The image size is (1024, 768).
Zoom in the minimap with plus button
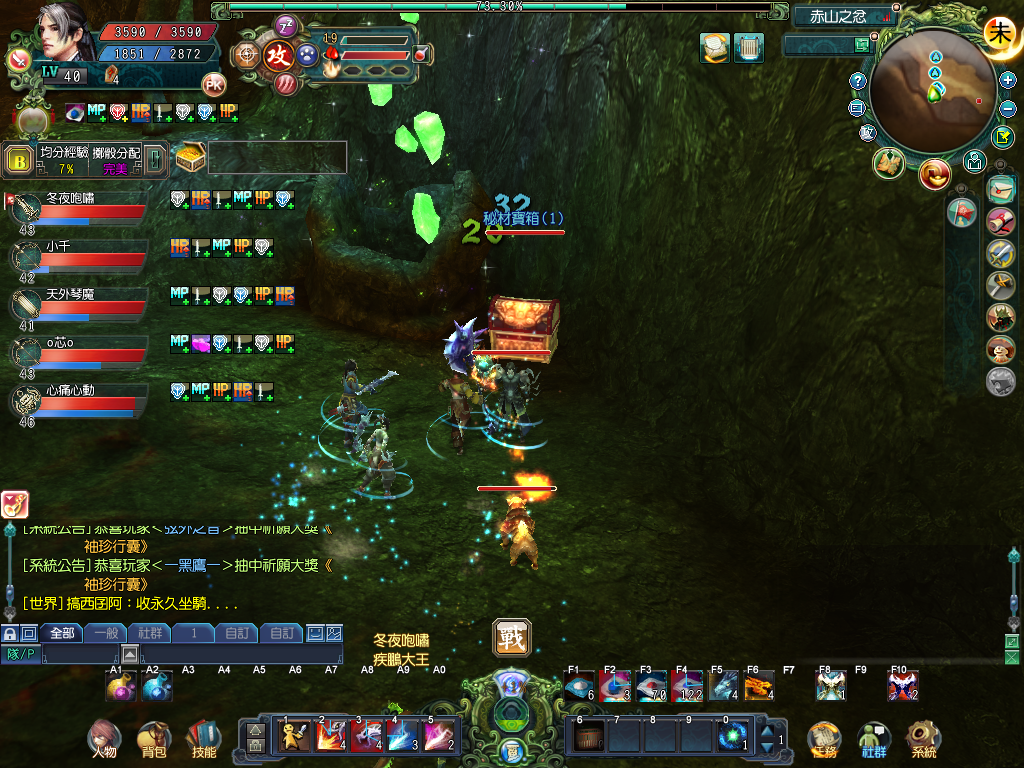coord(1007,80)
